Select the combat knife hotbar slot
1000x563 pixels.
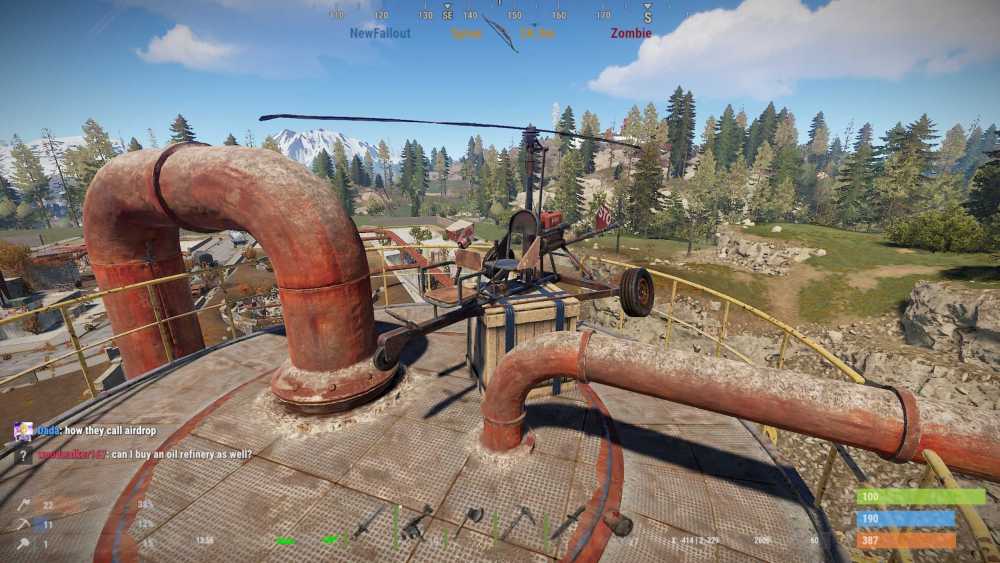[x=568, y=521]
